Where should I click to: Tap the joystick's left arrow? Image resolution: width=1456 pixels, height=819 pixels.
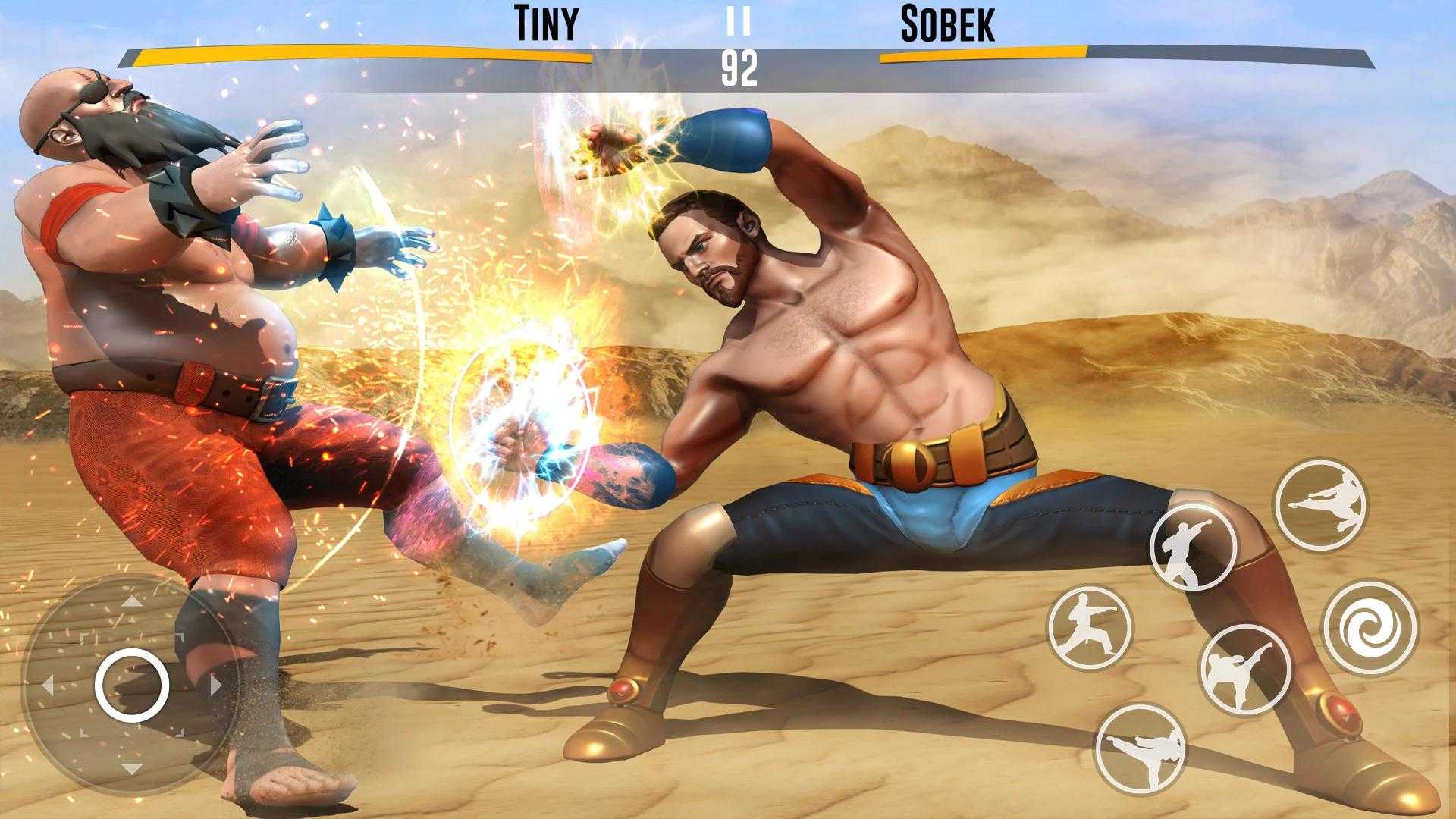pyautogui.click(x=49, y=686)
